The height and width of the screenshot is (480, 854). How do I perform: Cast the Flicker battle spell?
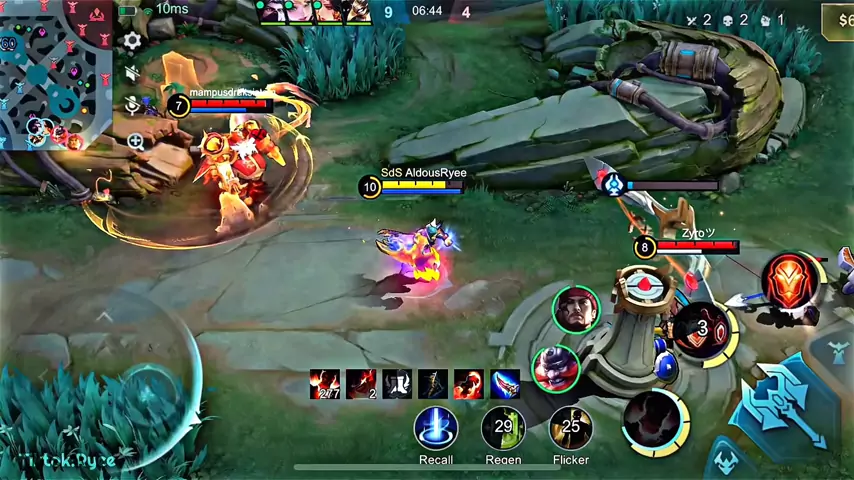coord(571,427)
